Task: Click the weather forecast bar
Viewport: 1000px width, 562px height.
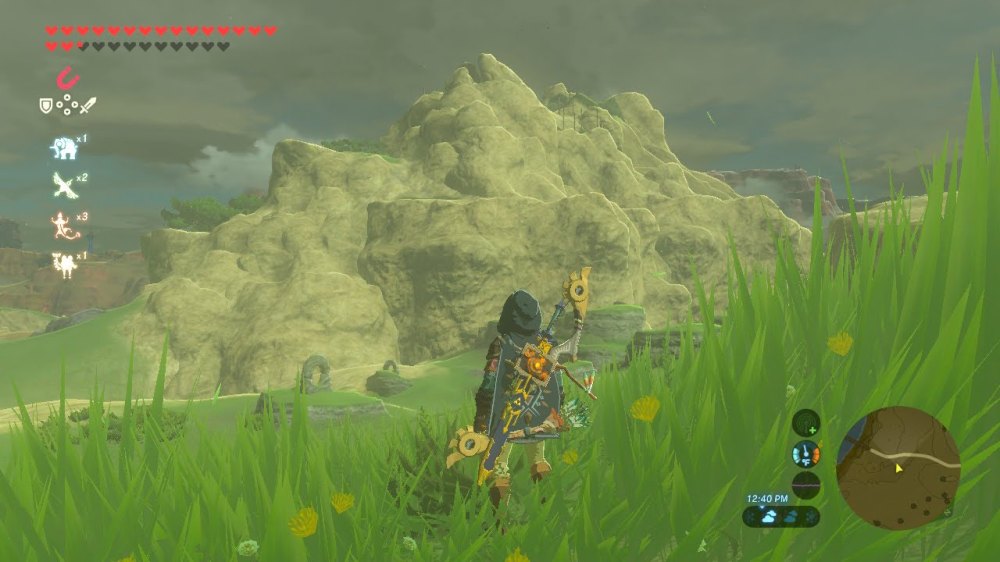Action: click(x=781, y=517)
